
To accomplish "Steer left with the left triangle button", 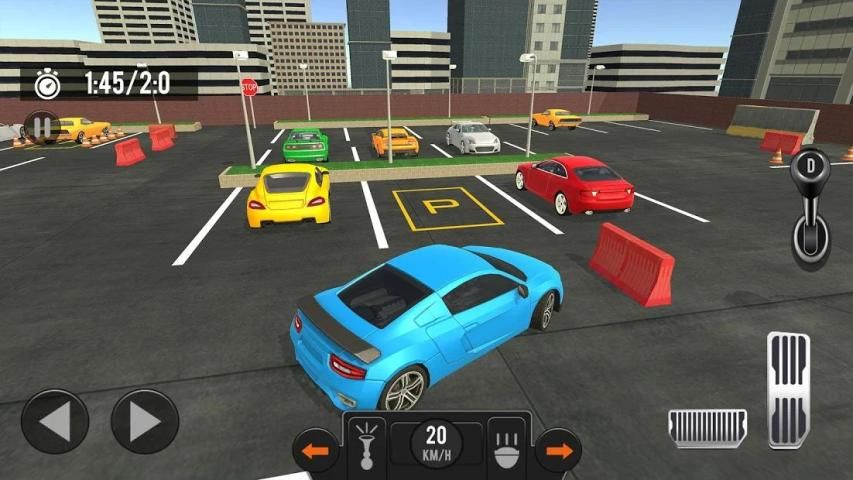I will tap(54, 422).
